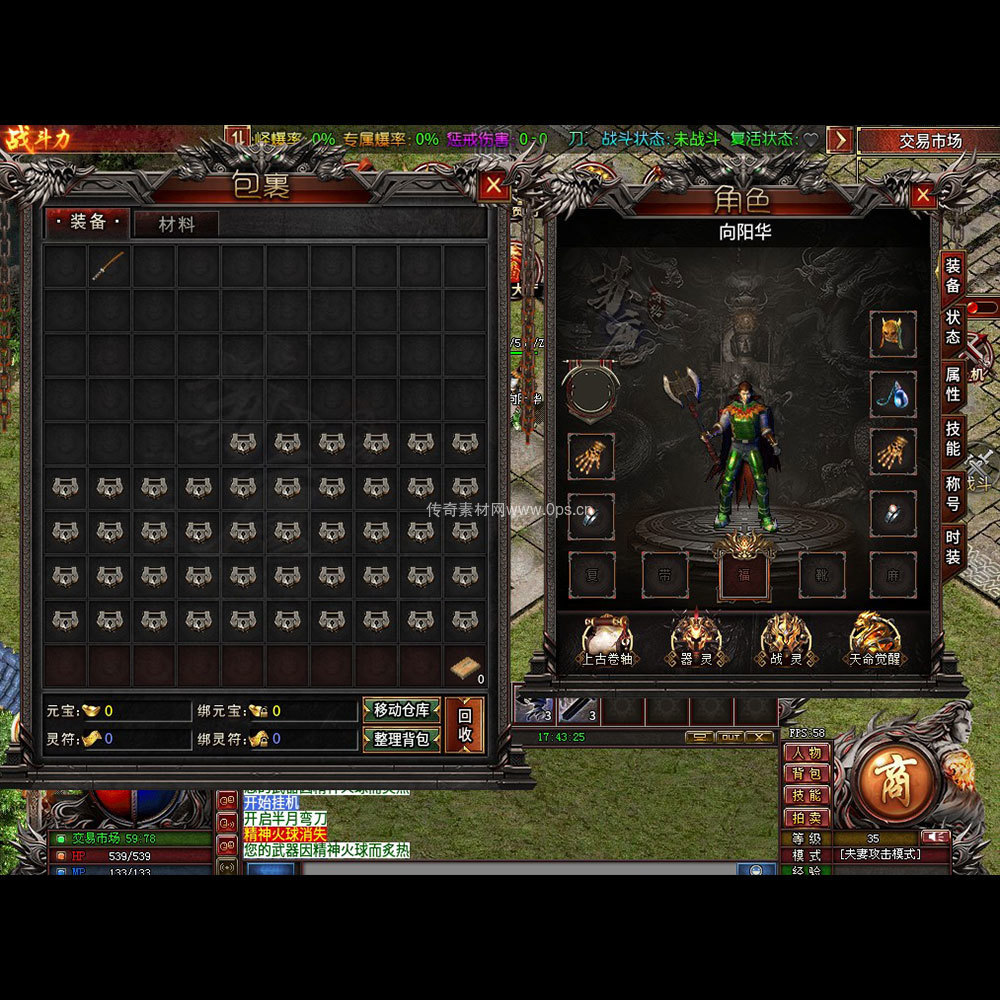Sort the bag with 整理背包
Image resolution: width=1000 pixels, height=1000 pixels.
[401, 739]
